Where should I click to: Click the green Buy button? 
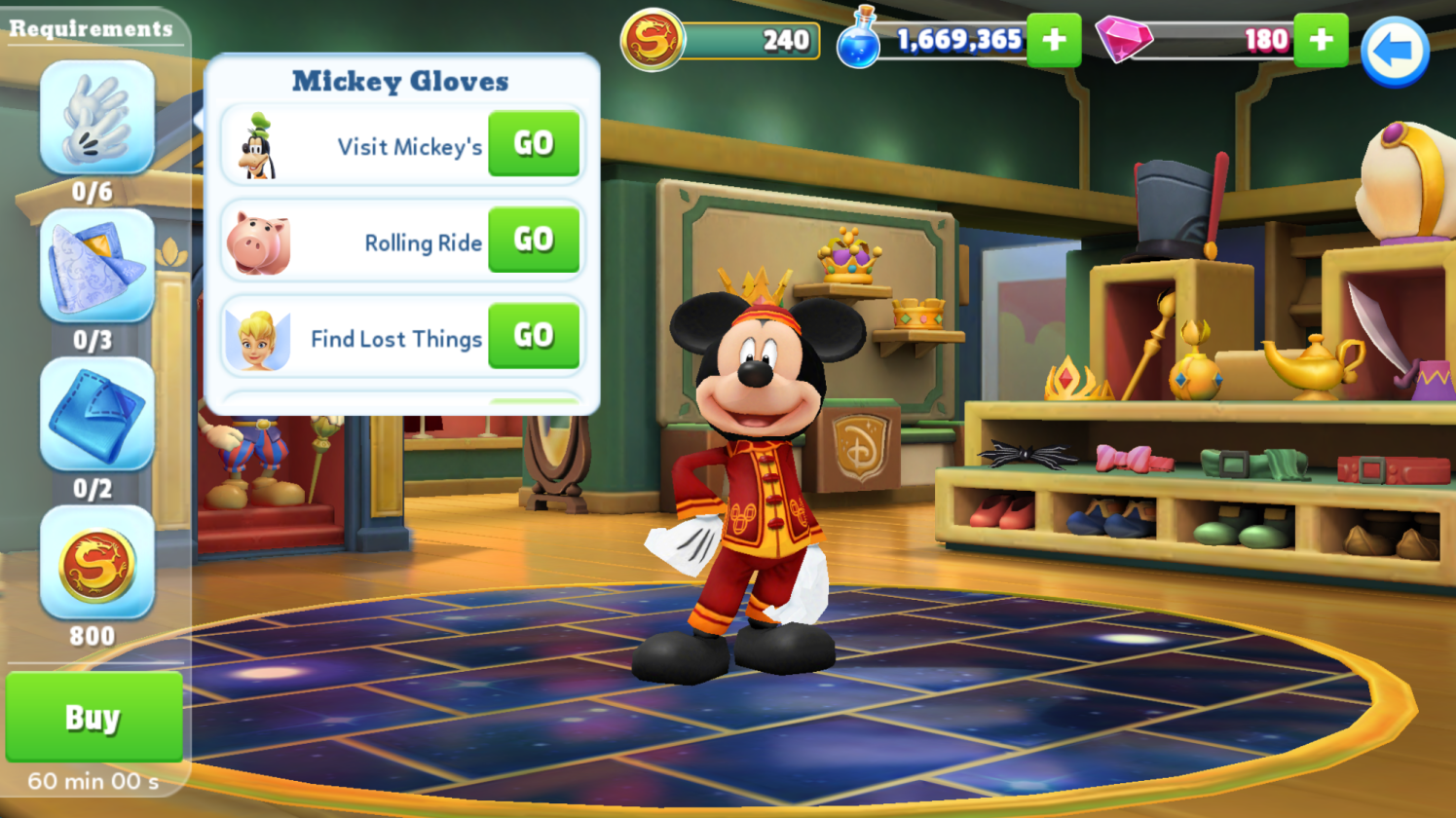(x=93, y=718)
